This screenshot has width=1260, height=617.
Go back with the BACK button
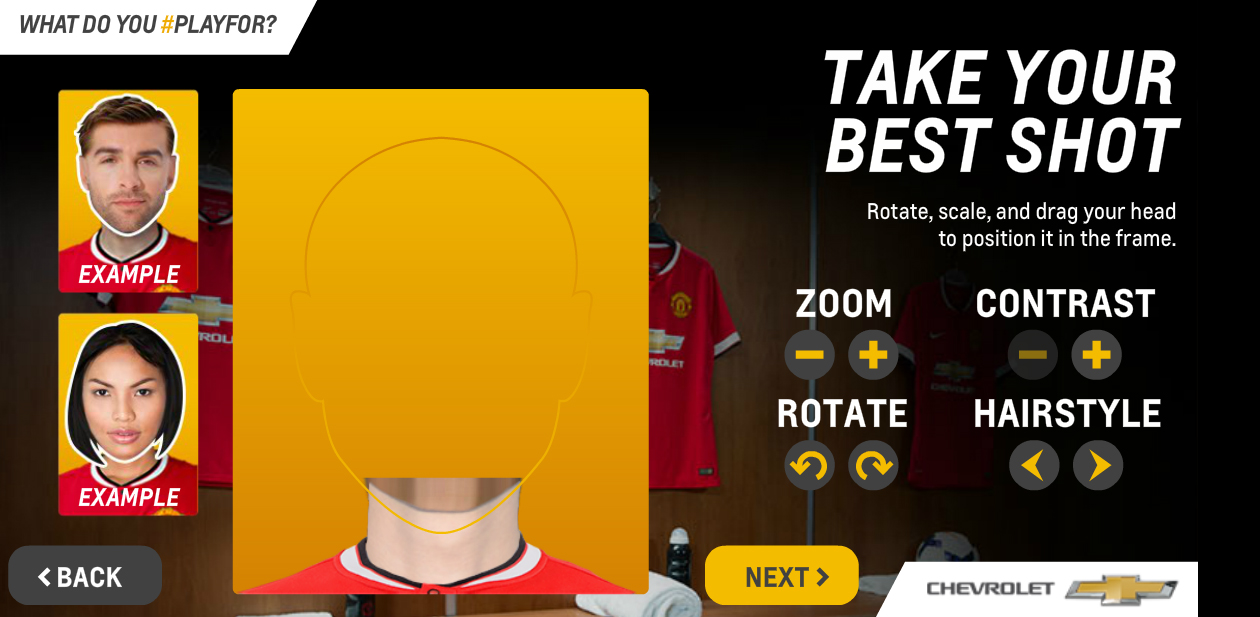[x=85, y=576]
